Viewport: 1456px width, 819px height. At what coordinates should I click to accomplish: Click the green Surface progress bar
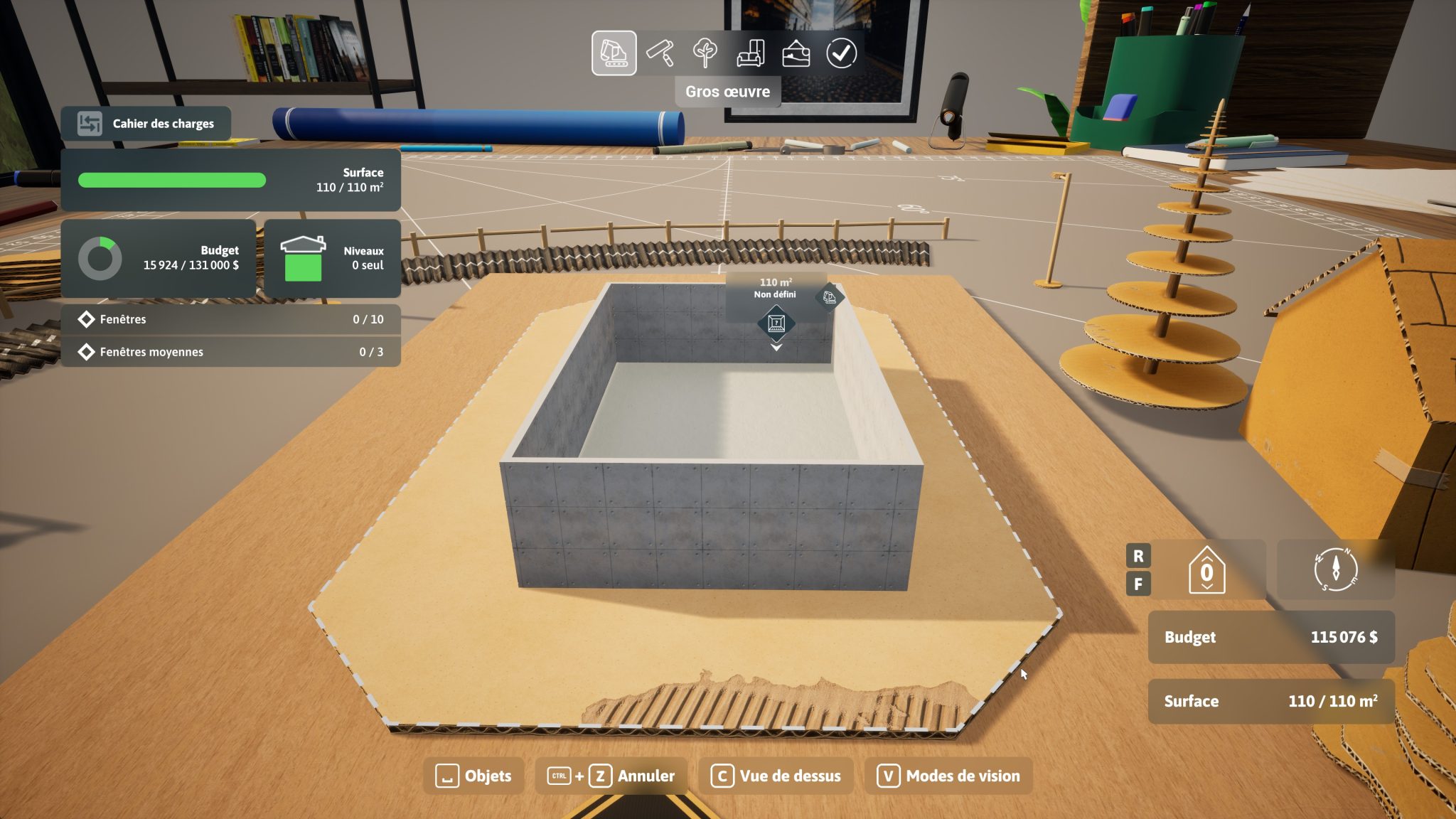171,180
